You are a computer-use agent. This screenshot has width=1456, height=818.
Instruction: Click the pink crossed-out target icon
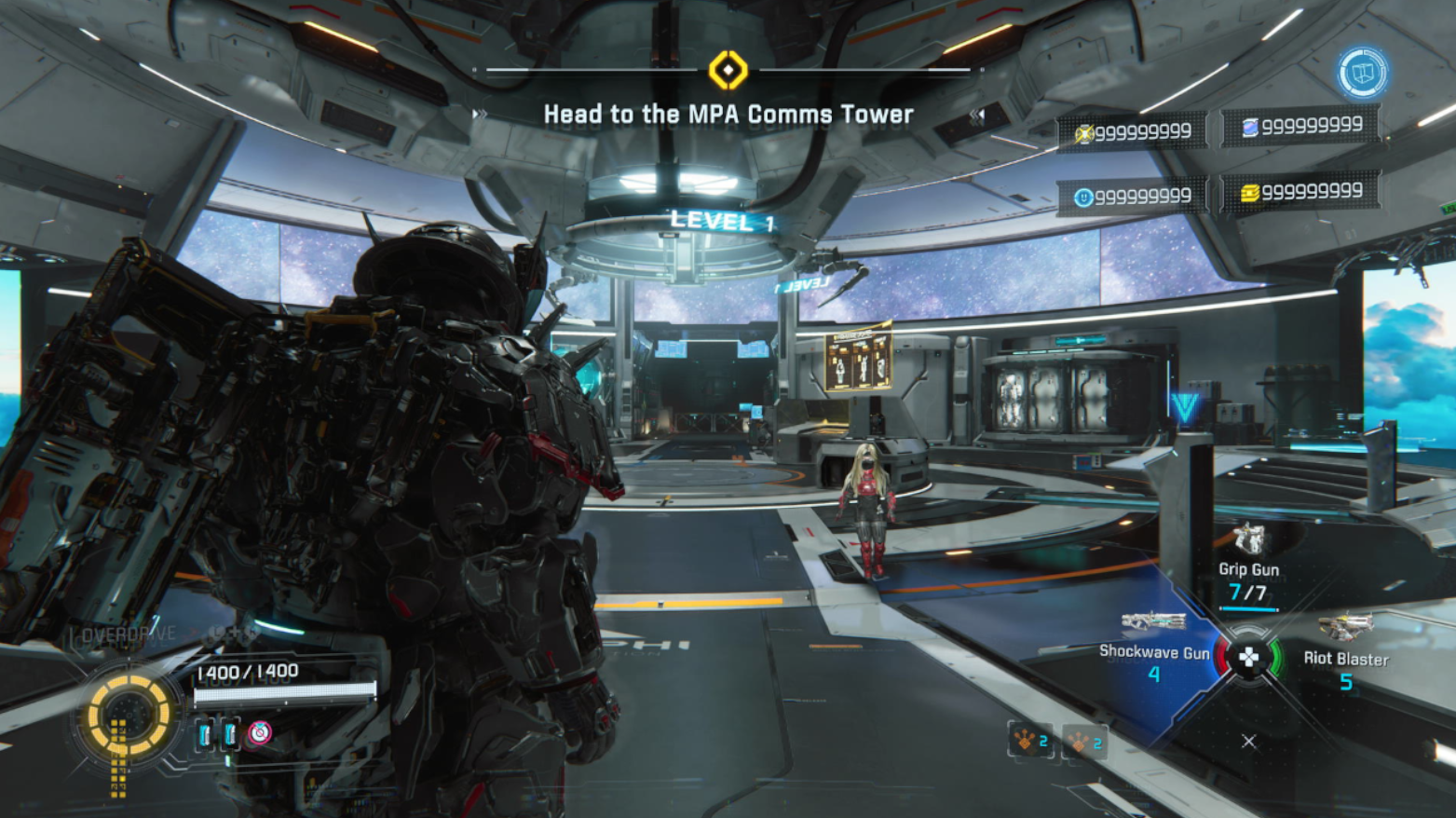click(x=260, y=733)
